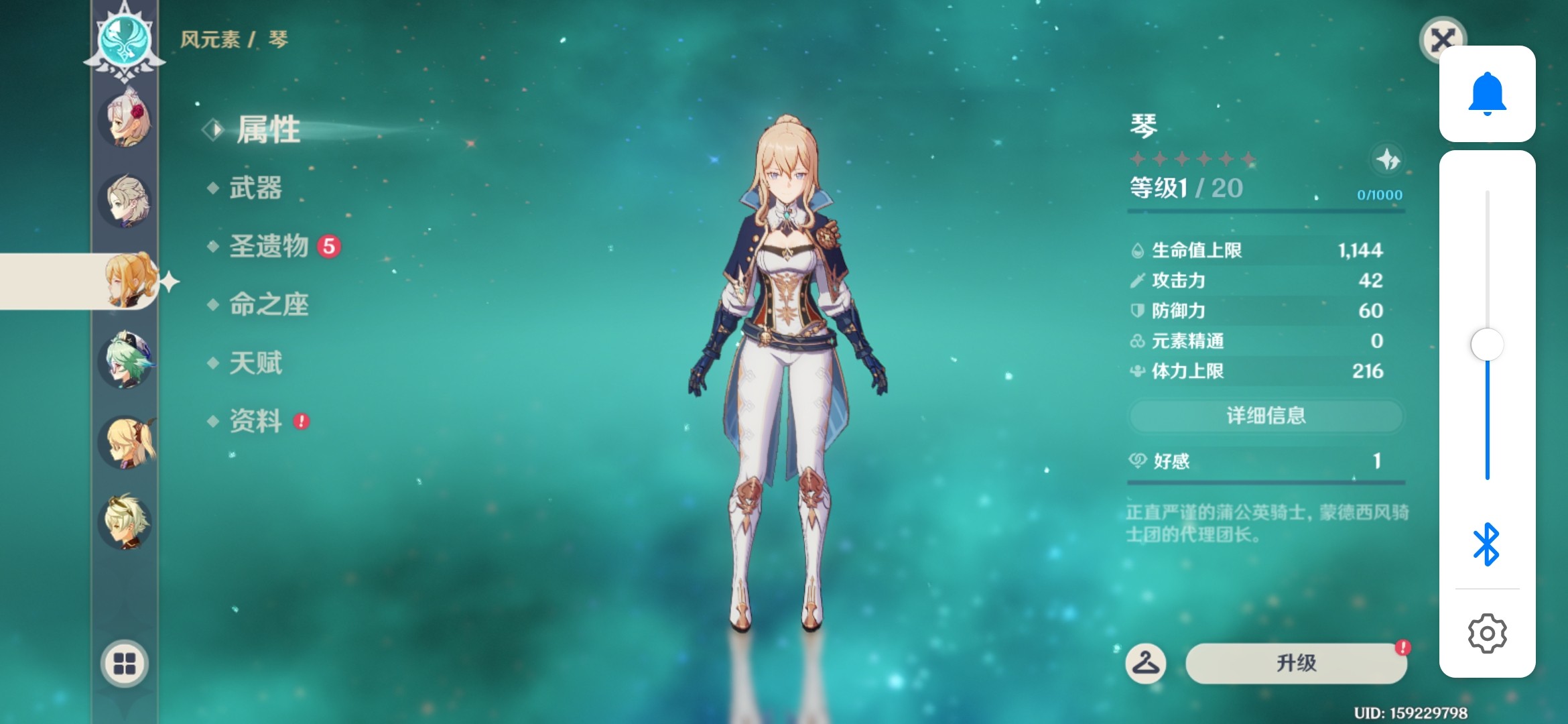This screenshot has height=724, width=1568.
Task: Switch to the 天赋 talents tab
Action: [x=255, y=363]
